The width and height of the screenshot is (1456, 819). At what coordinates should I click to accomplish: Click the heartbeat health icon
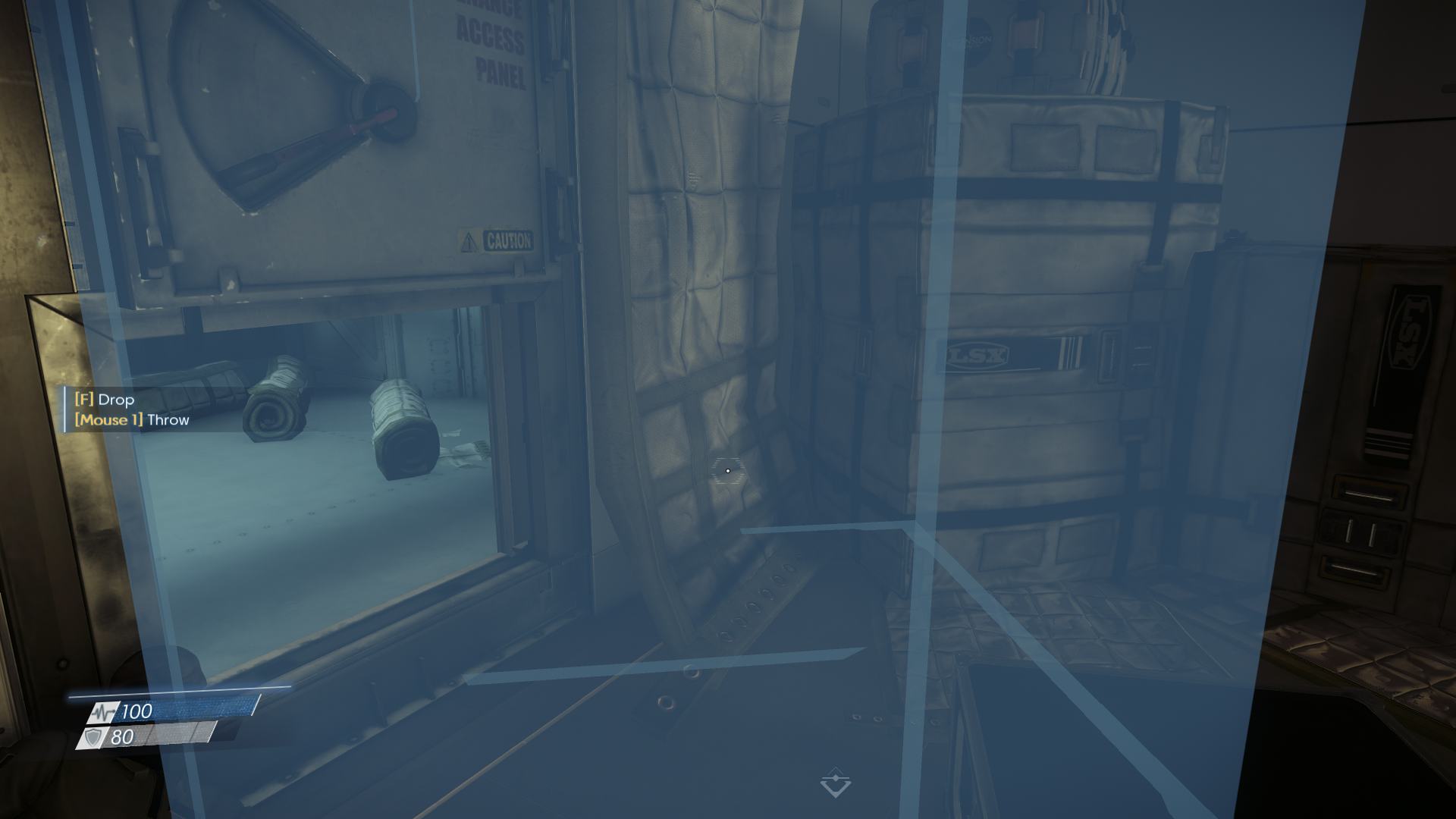102,713
